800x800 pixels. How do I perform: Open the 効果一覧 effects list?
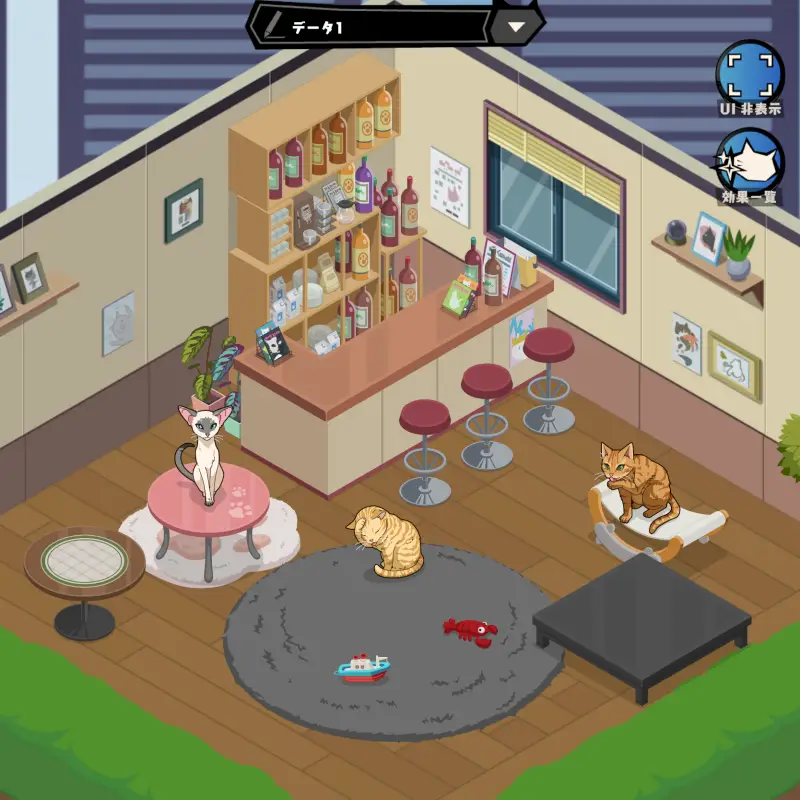coord(750,163)
